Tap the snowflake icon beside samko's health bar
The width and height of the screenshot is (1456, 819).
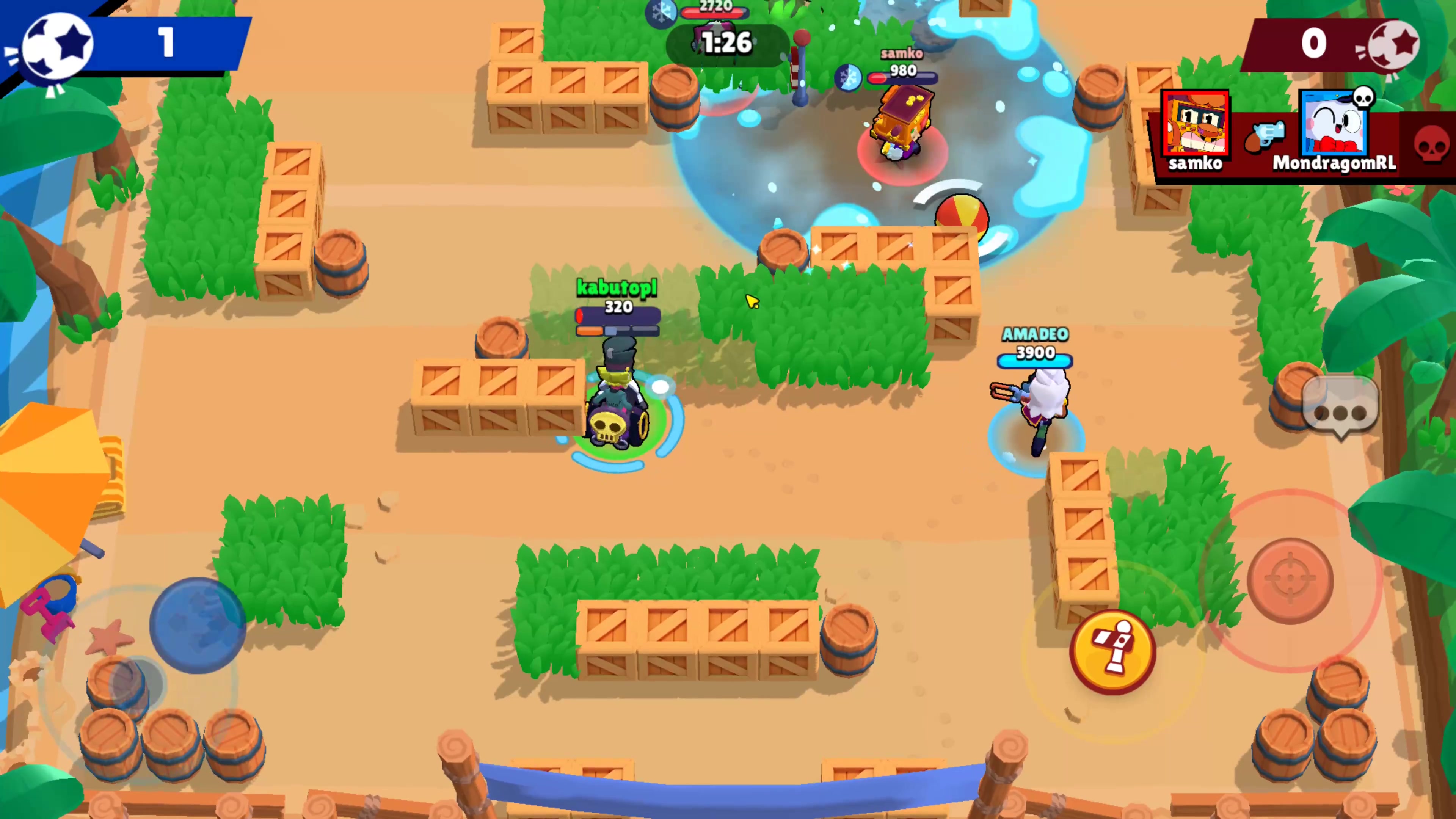point(849,77)
